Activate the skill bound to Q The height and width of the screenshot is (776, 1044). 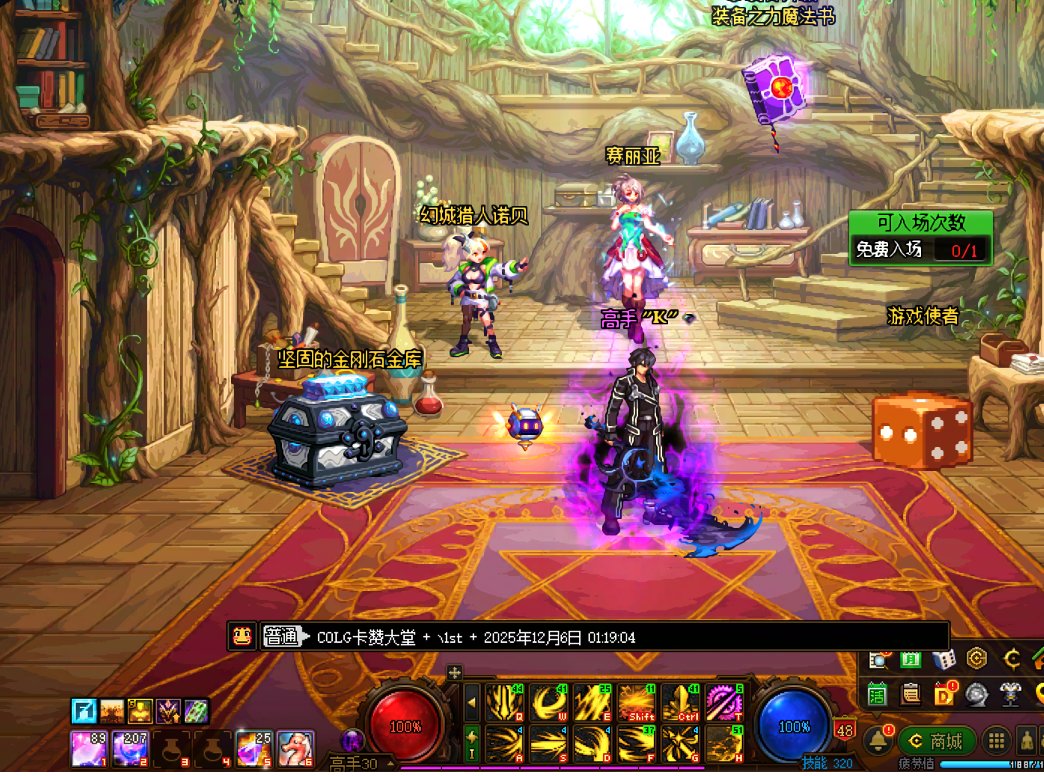[505, 703]
